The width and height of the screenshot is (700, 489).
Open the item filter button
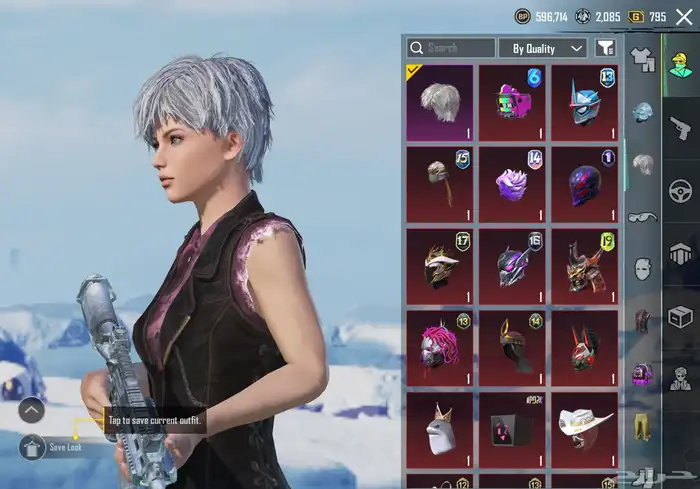click(x=605, y=48)
